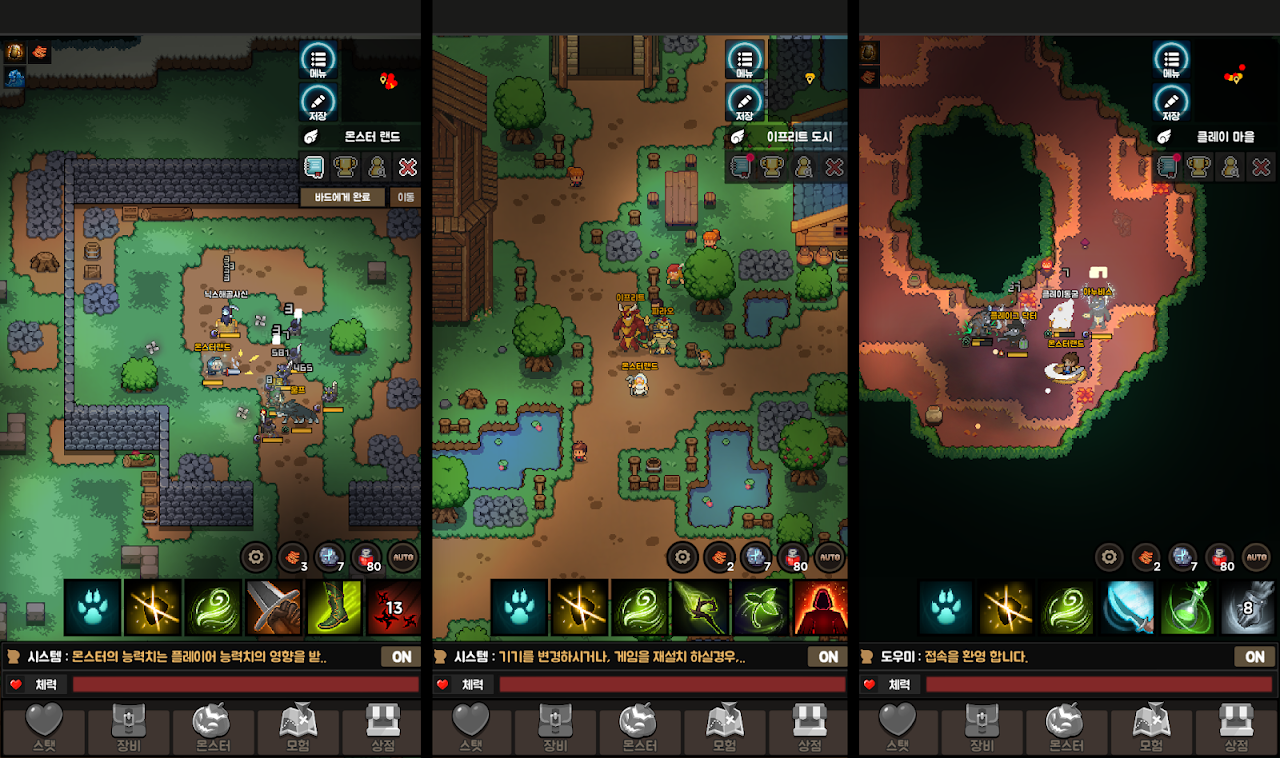Activate the silver gauntlet skill showing 8
Image resolution: width=1280 pixels, height=758 pixels.
(1247, 607)
